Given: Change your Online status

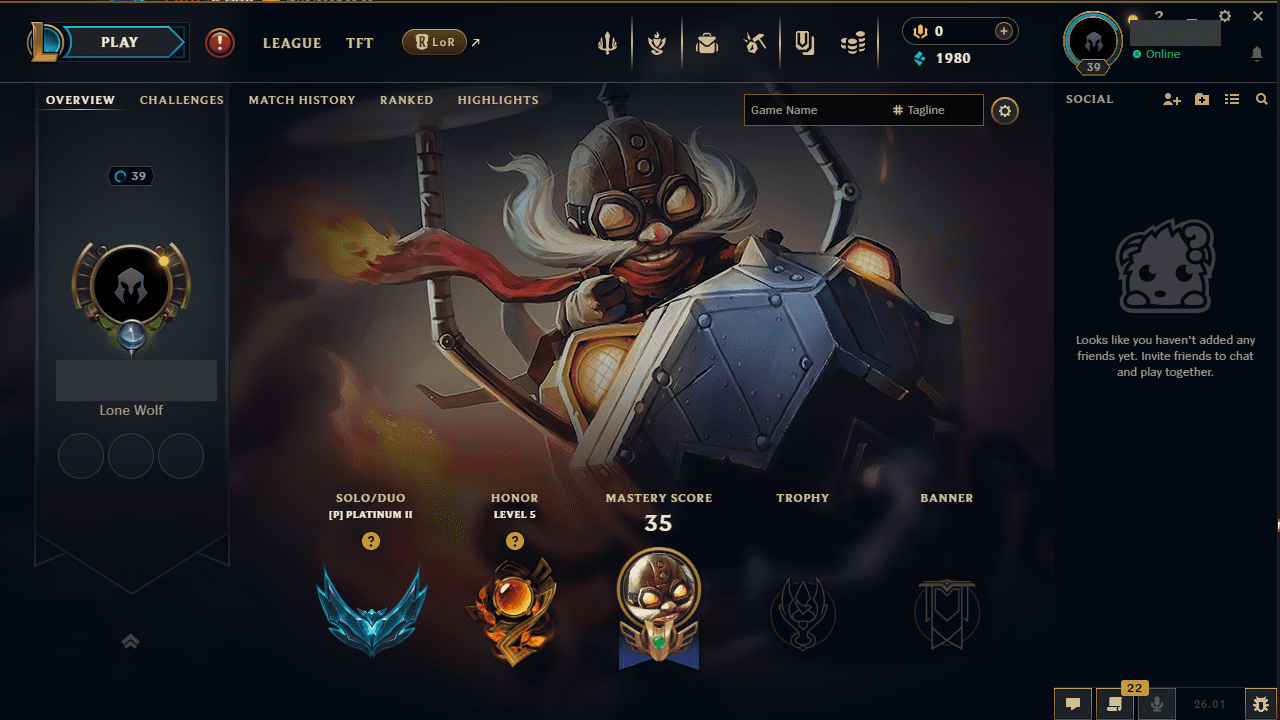Looking at the screenshot, I should [x=1160, y=54].
